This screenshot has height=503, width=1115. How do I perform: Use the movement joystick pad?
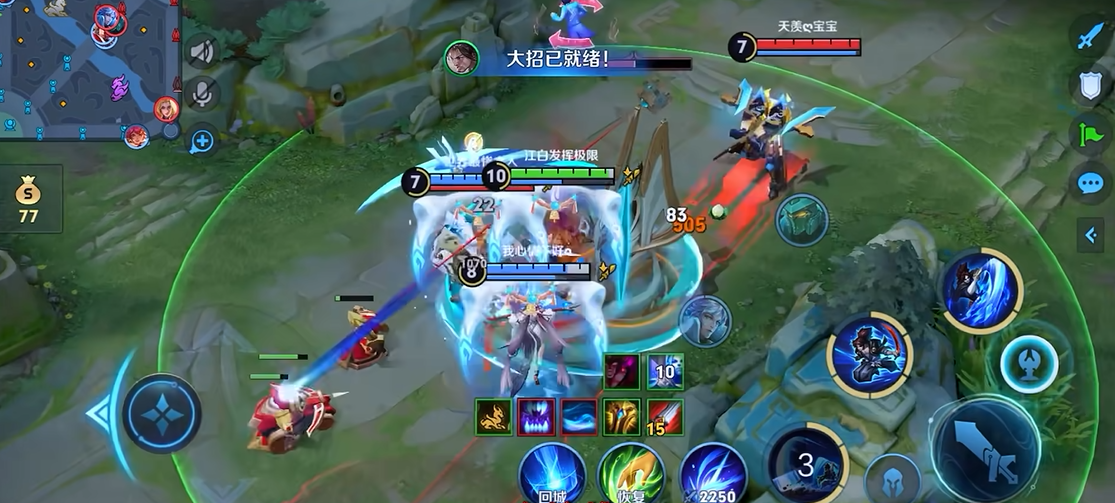click(x=162, y=413)
